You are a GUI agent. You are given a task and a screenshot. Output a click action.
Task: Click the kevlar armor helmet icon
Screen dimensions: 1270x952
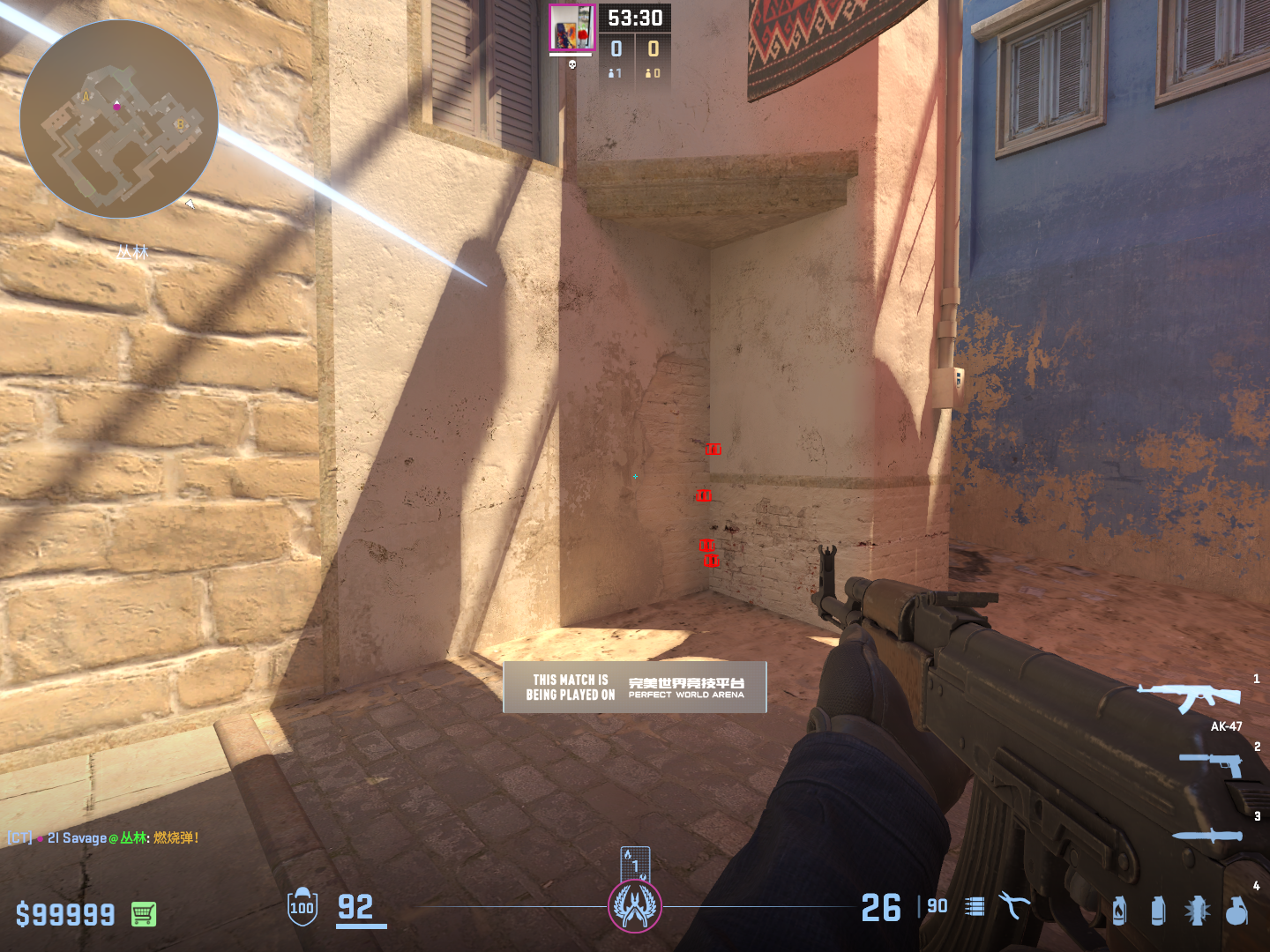[302, 906]
